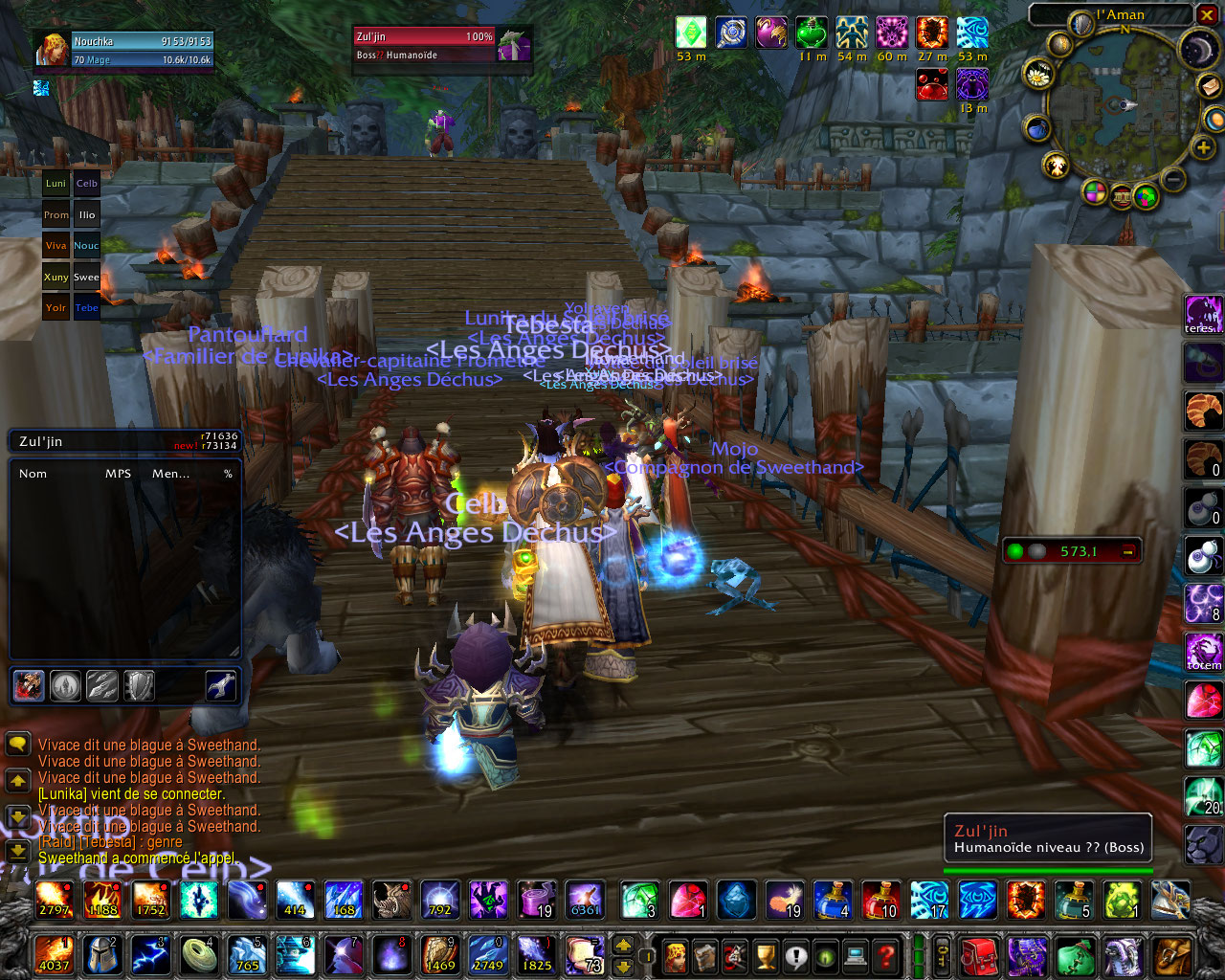
Task: Zoom in the minimap with plus button
Action: click(x=1203, y=148)
